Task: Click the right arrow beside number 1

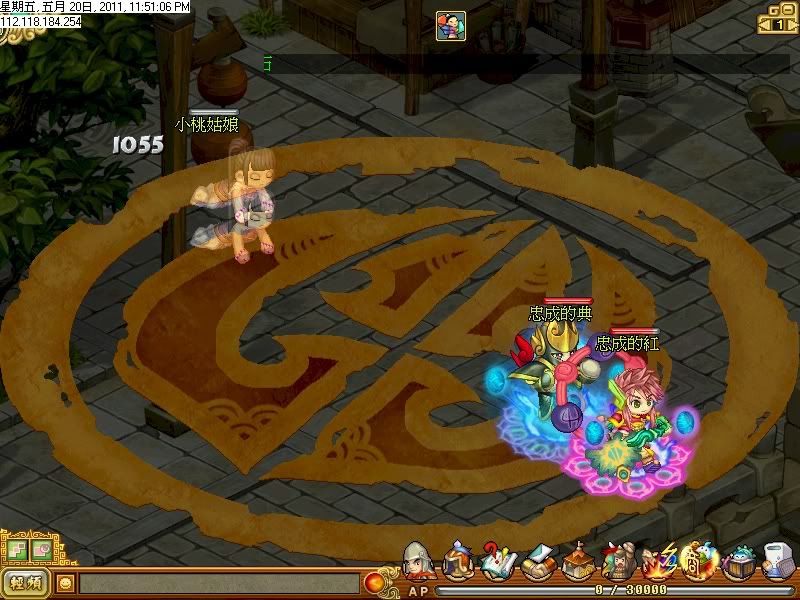Action: pos(791,24)
